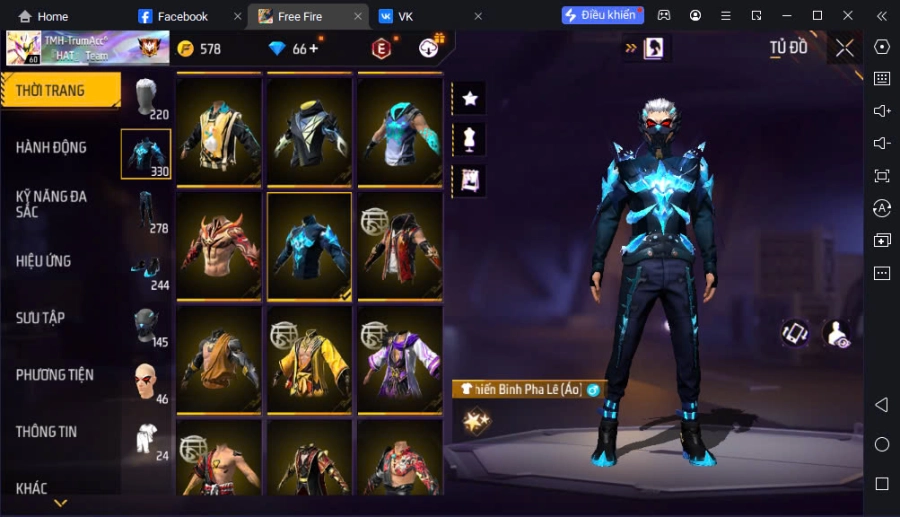Viewport: 900px width, 517px height.
Task: Select the pants subcategory with 278
Action: [x=147, y=212]
